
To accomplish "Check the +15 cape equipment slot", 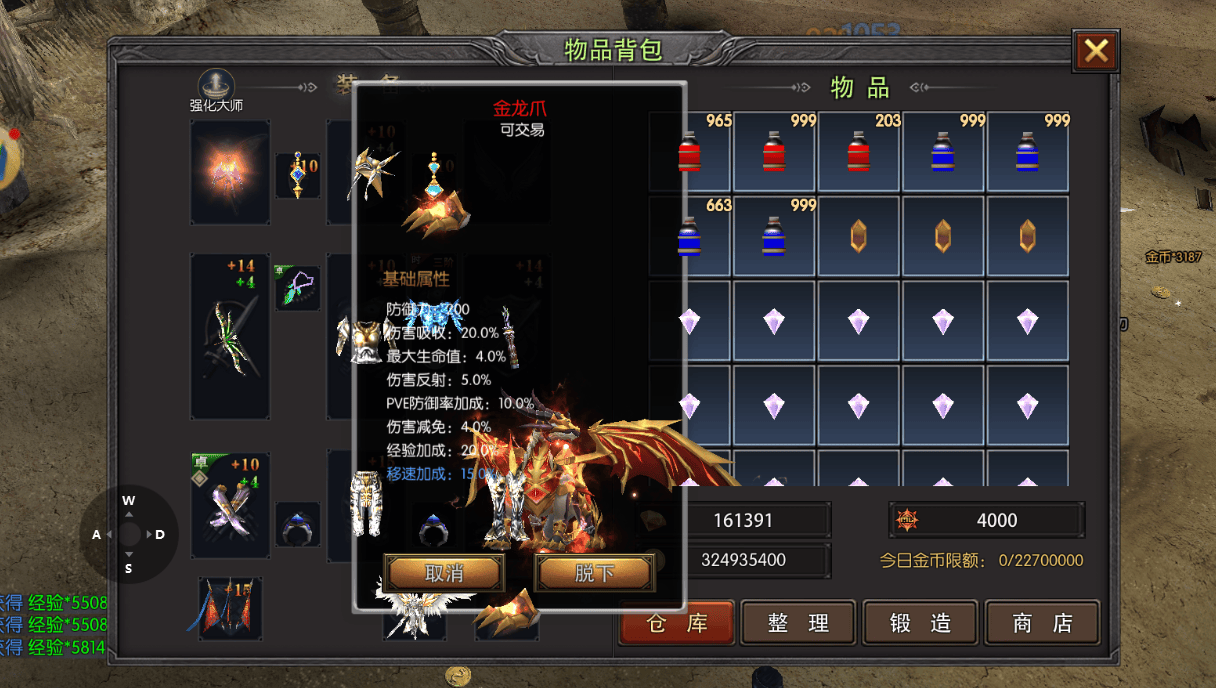I will pos(230,608).
